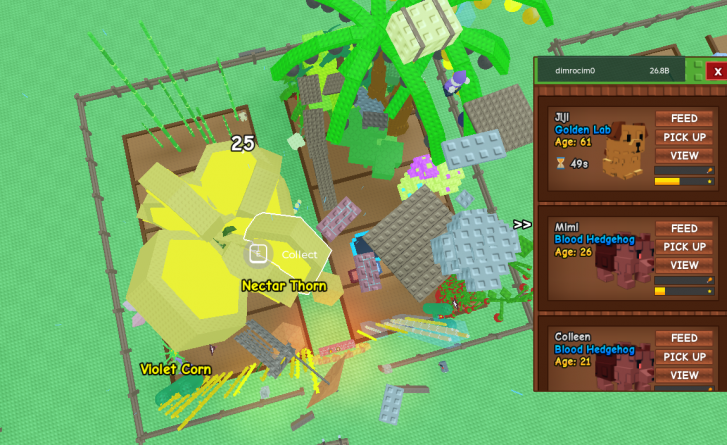Screen dimensions: 727x445
Task: View Mimi the Blood Hedgehog
Action: 684,265
